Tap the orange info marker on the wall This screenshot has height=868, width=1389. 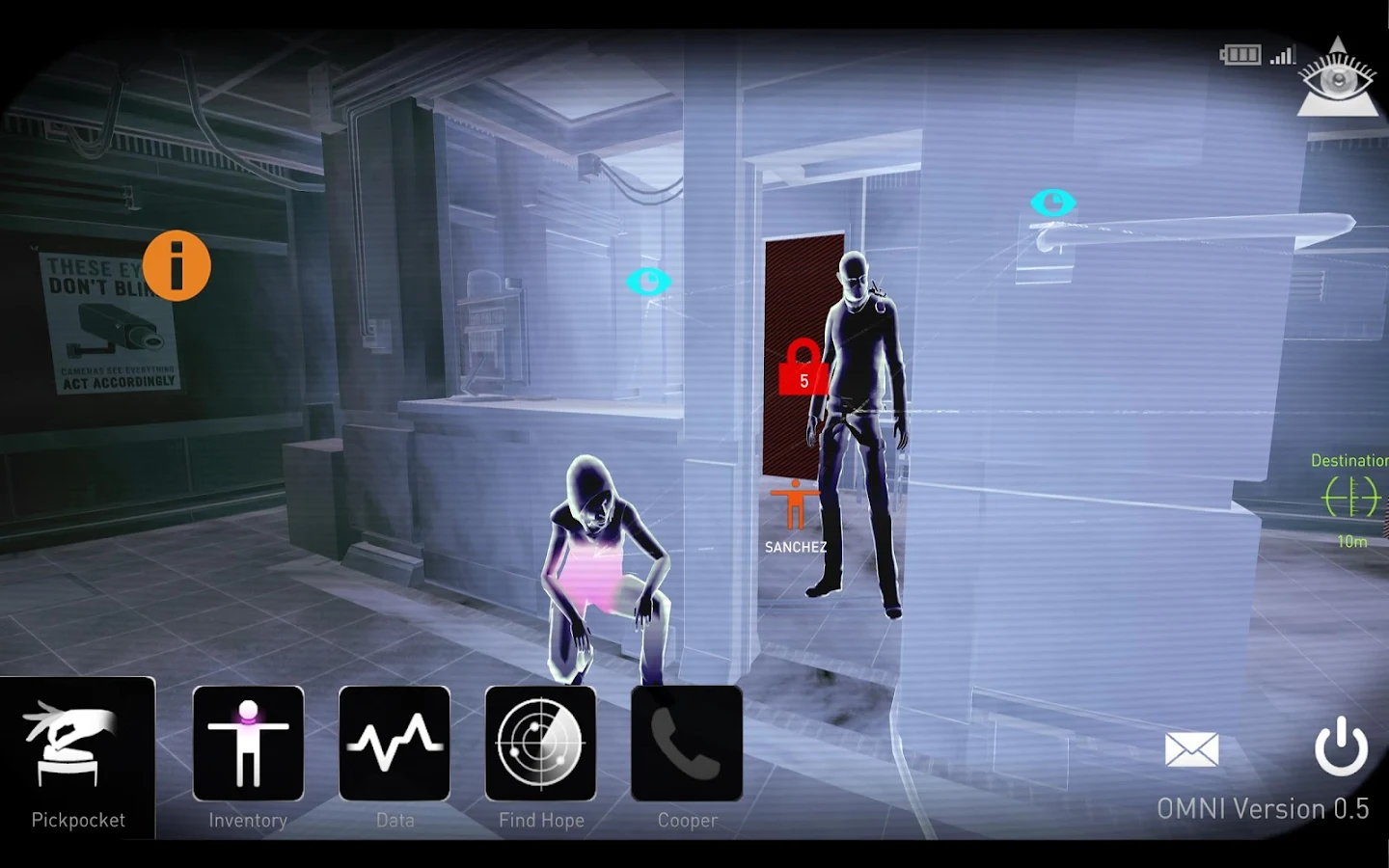[177, 267]
